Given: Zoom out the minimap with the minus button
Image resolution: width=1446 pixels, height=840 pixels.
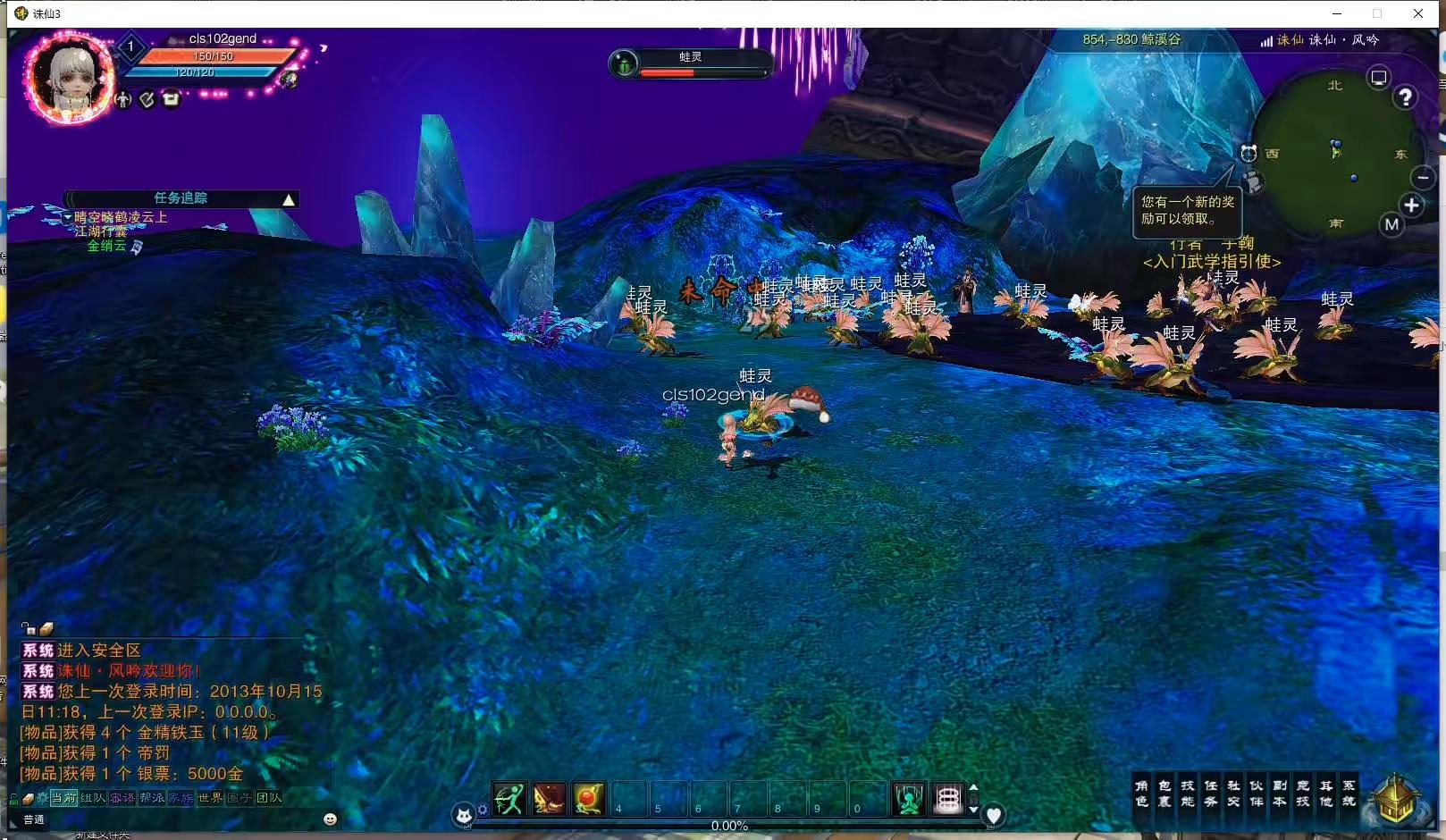Looking at the screenshot, I should pyautogui.click(x=1423, y=177).
